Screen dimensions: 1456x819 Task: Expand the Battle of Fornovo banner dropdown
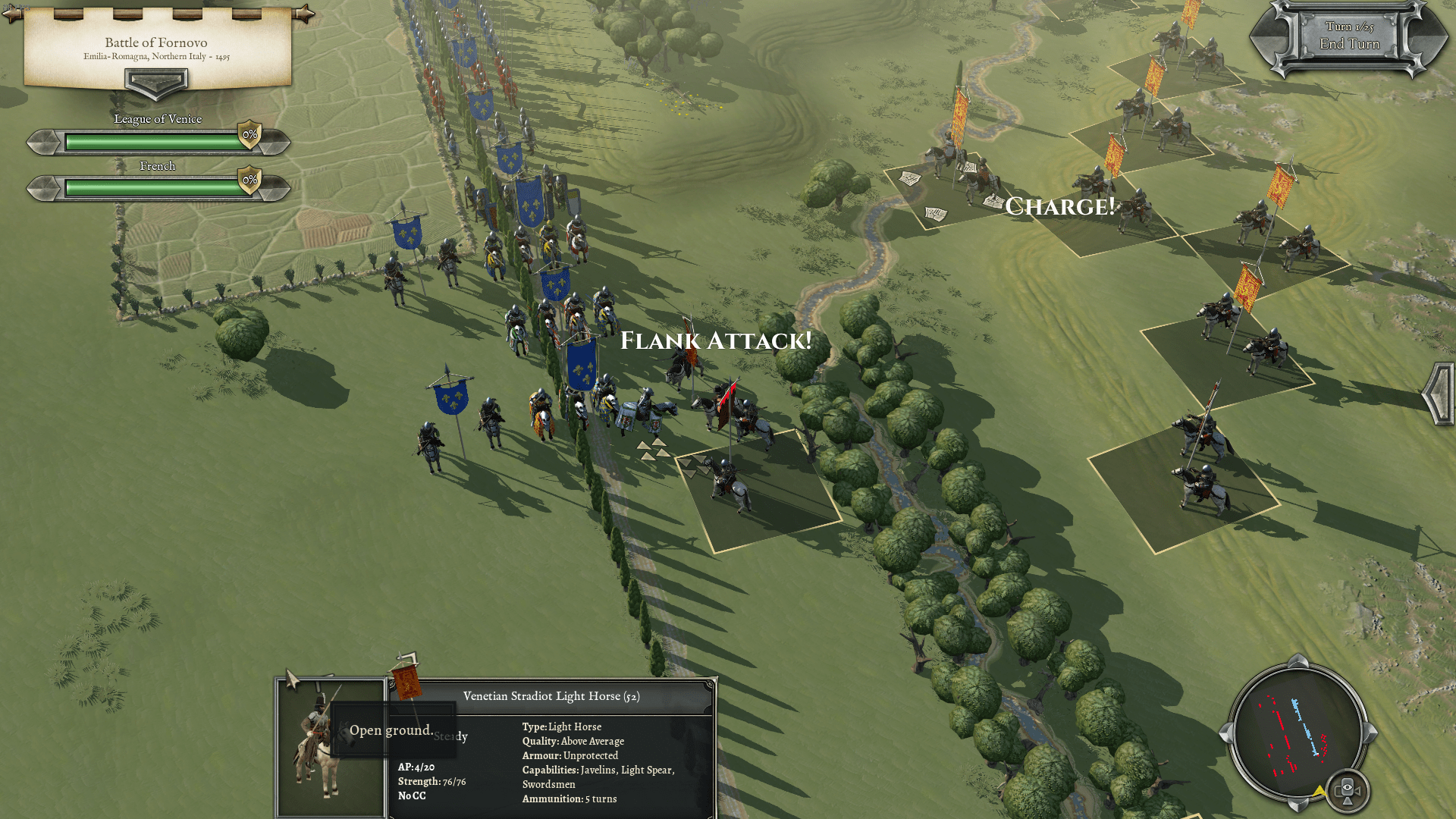156,82
